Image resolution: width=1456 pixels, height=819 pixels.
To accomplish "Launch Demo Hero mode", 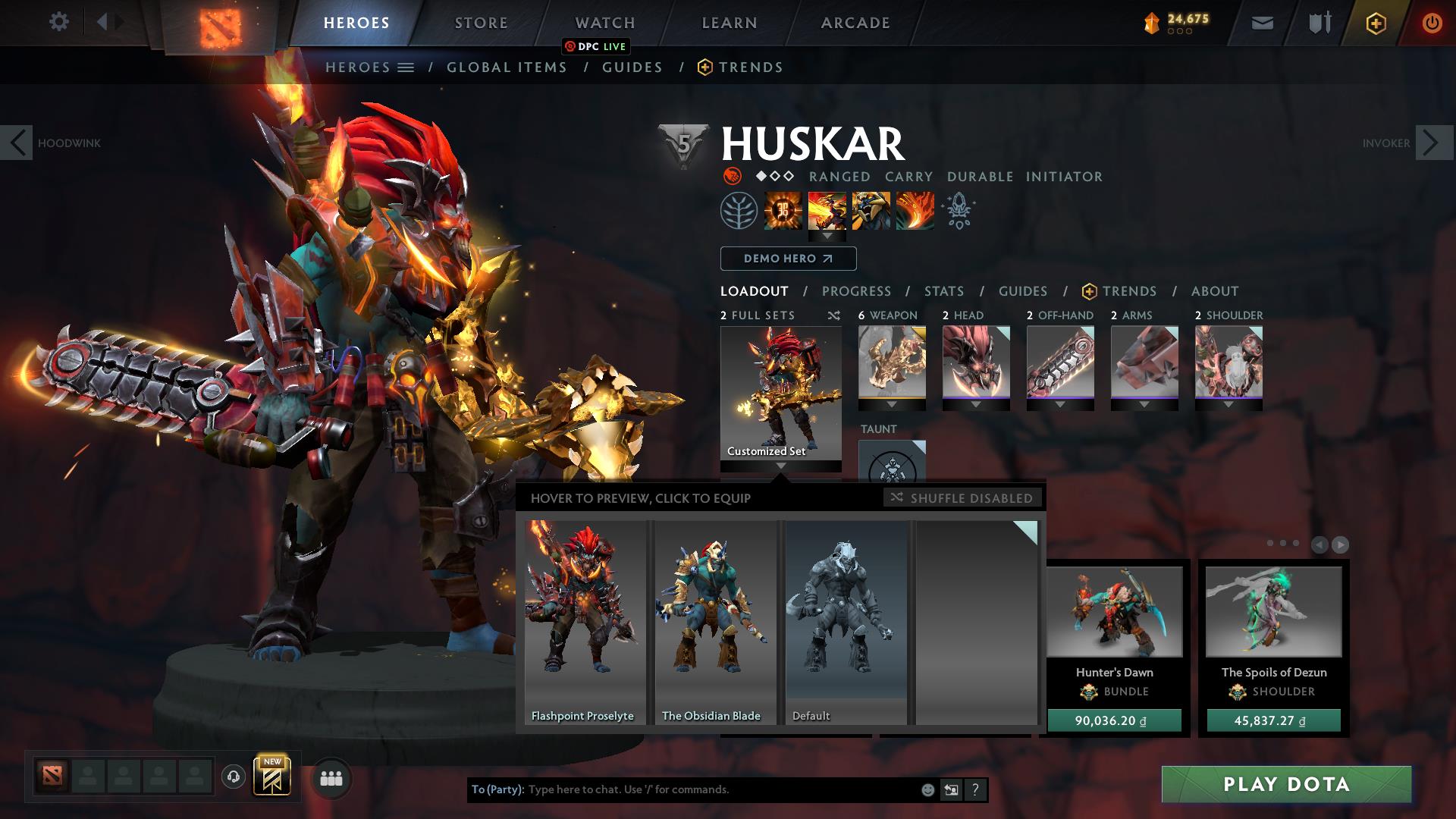I will [788, 259].
